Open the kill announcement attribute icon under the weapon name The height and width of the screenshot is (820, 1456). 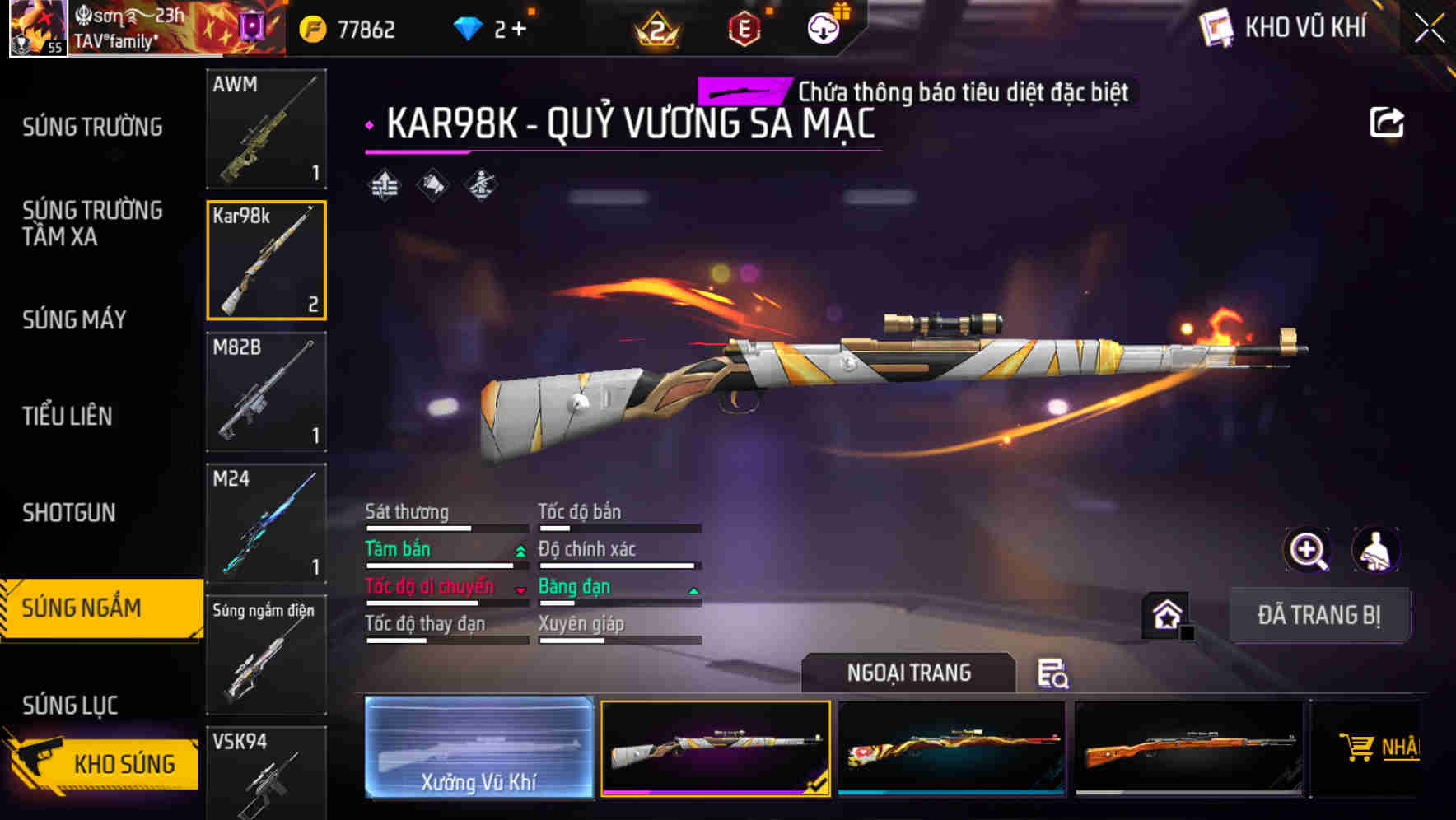[x=431, y=184]
